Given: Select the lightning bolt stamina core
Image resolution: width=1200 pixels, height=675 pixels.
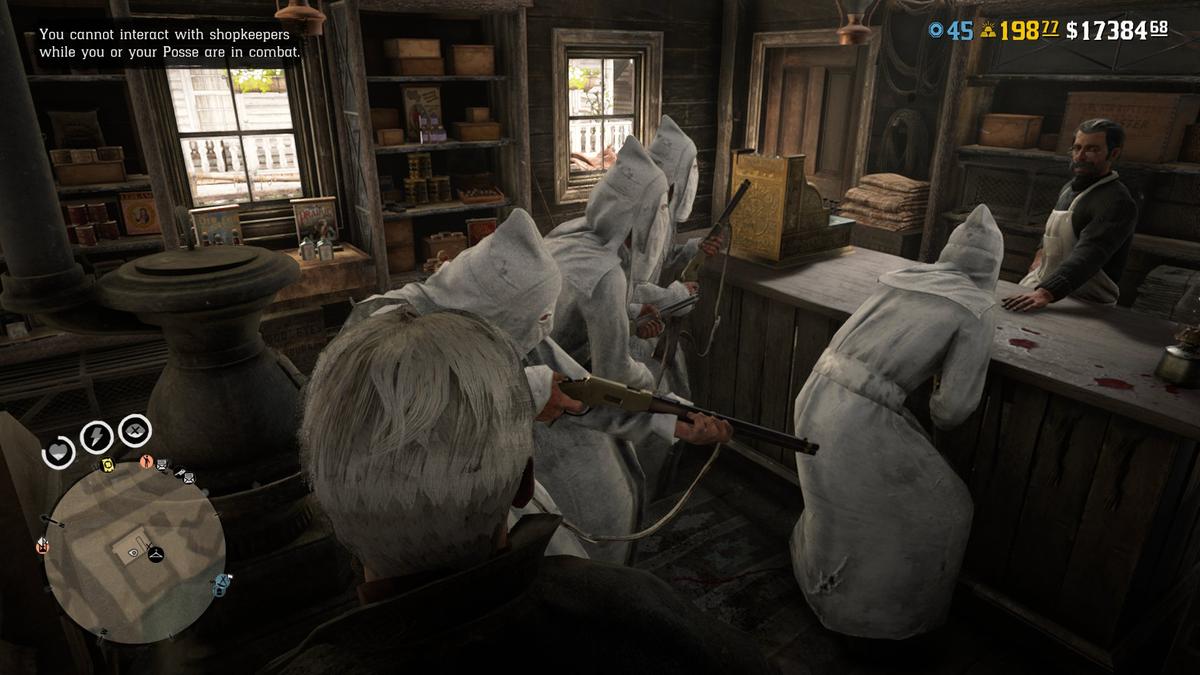Looking at the screenshot, I should pyautogui.click(x=95, y=436).
